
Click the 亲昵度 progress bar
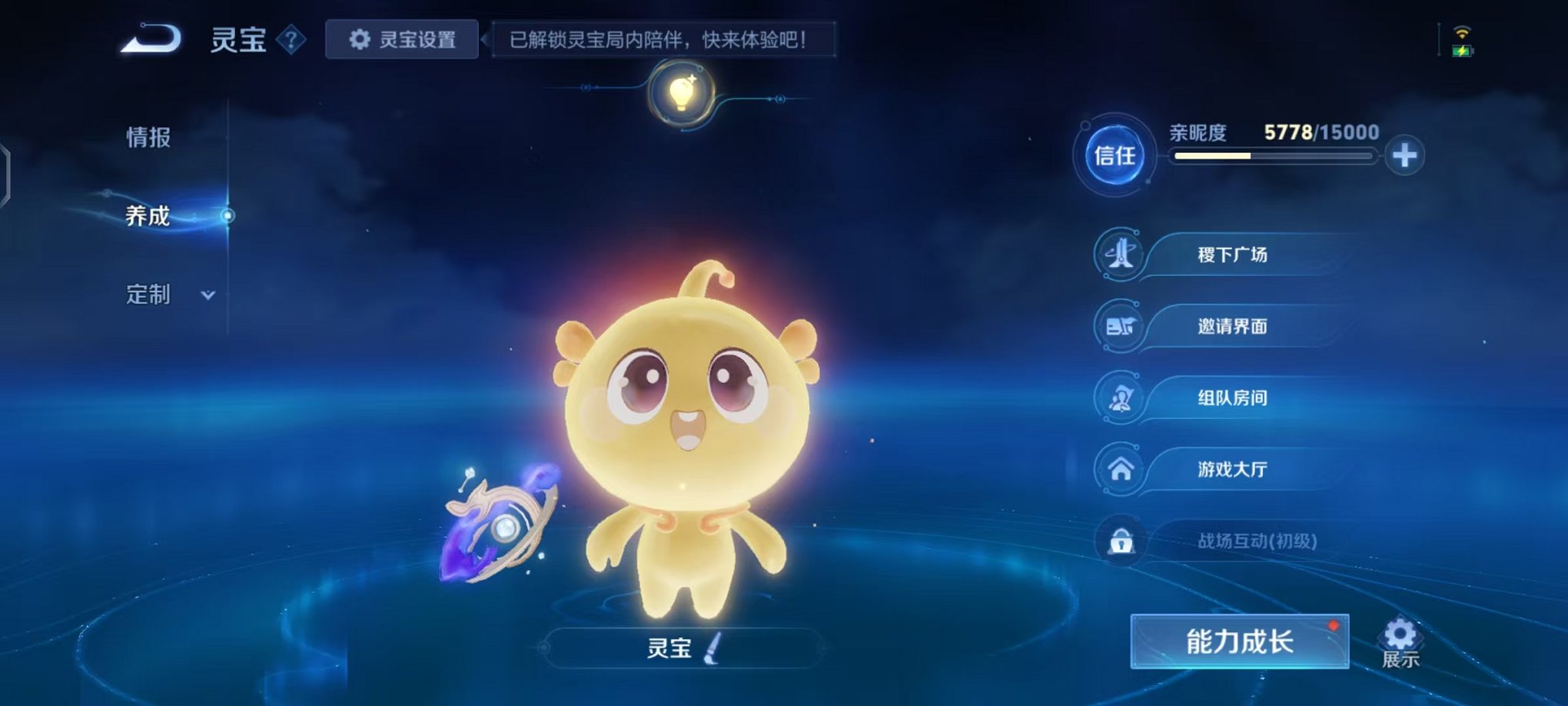pyautogui.click(x=1268, y=155)
